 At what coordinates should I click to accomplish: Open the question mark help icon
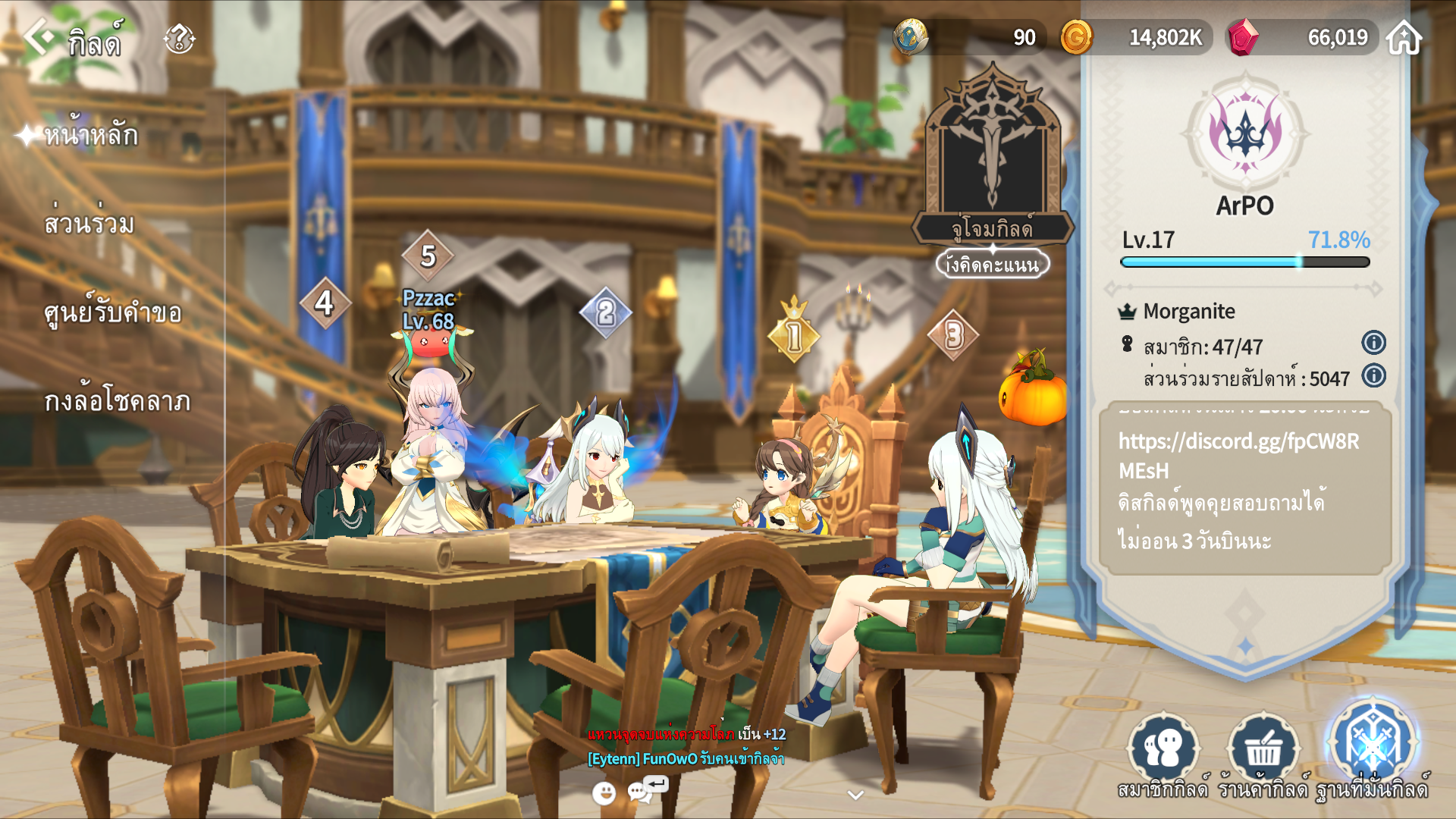tap(180, 39)
